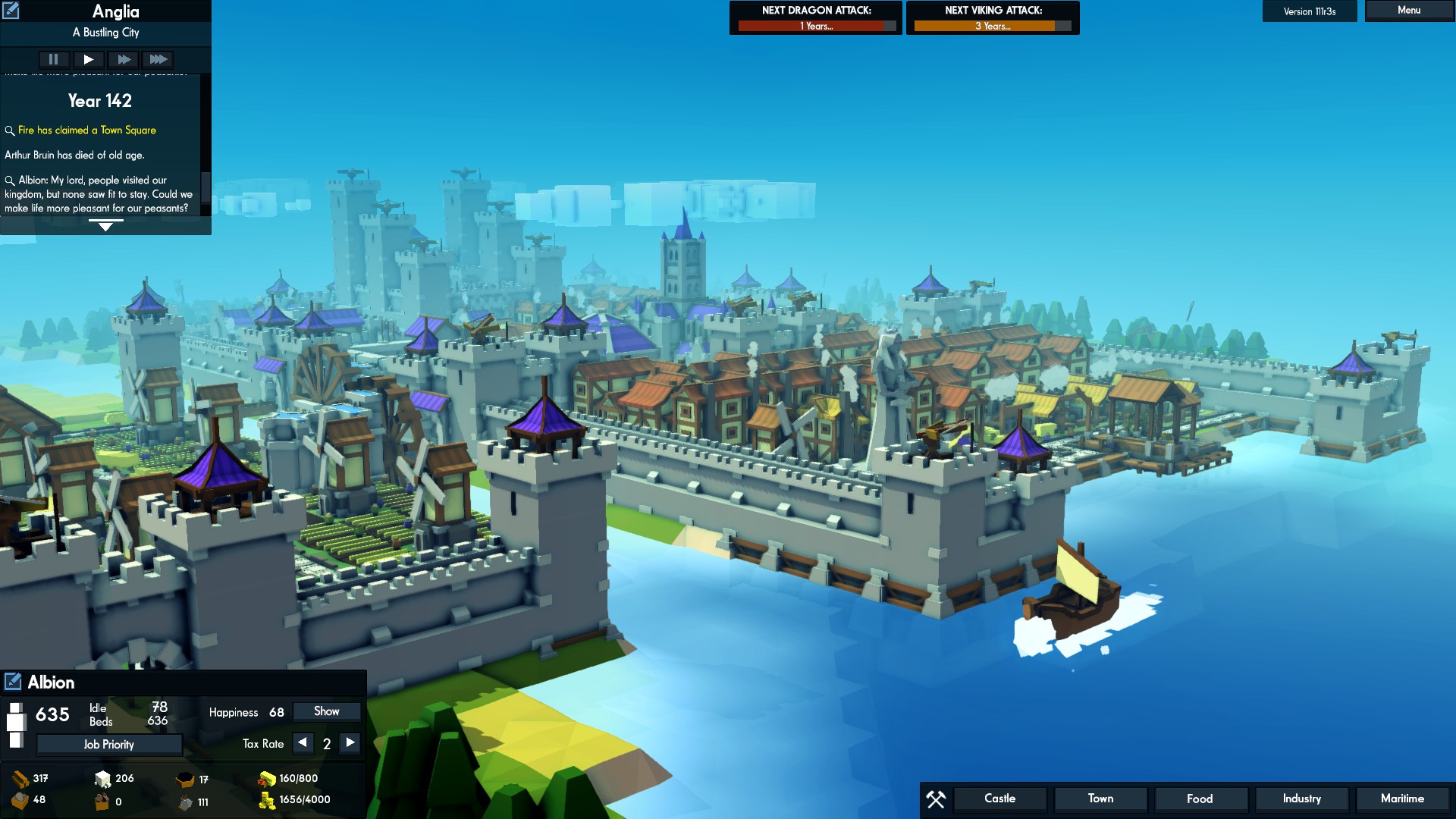Set game to double fast-forward speed
Viewport: 1456px width, 819px height.
(x=123, y=59)
